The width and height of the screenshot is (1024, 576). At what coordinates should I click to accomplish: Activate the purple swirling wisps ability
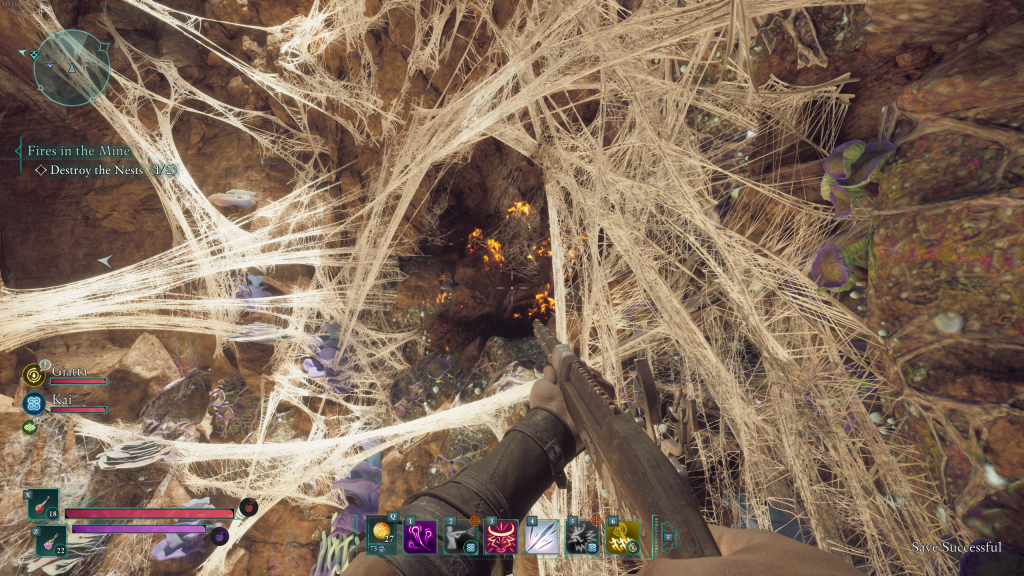click(x=419, y=537)
